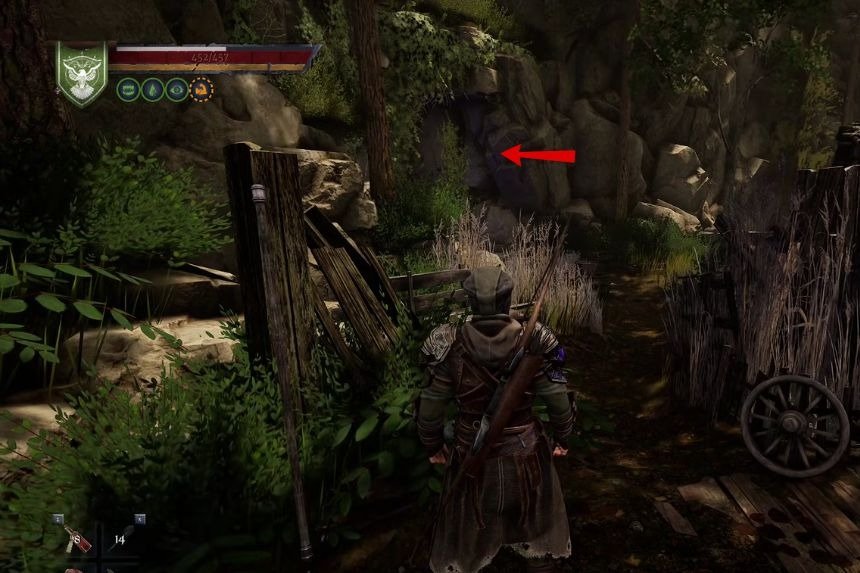The image size is (860, 573).
Task: Click the green owl faction shield emblem
Action: [82, 72]
